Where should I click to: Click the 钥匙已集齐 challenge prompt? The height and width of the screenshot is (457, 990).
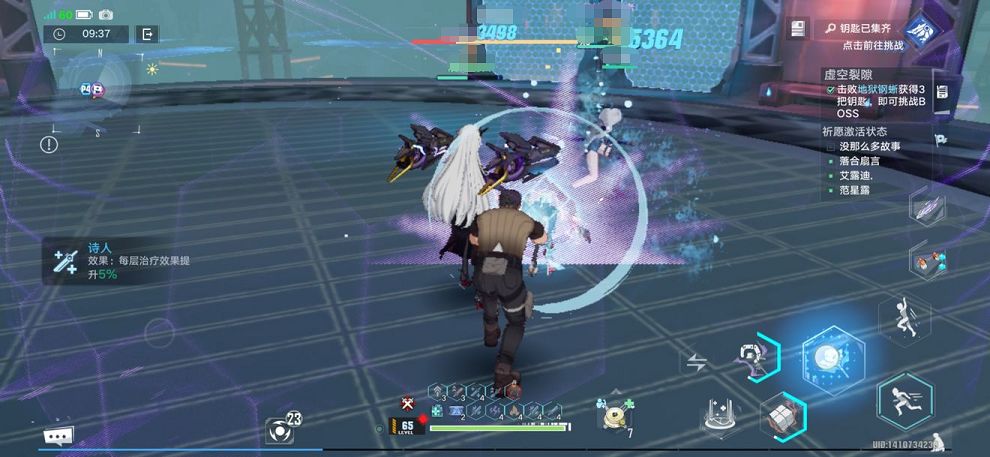[858, 36]
